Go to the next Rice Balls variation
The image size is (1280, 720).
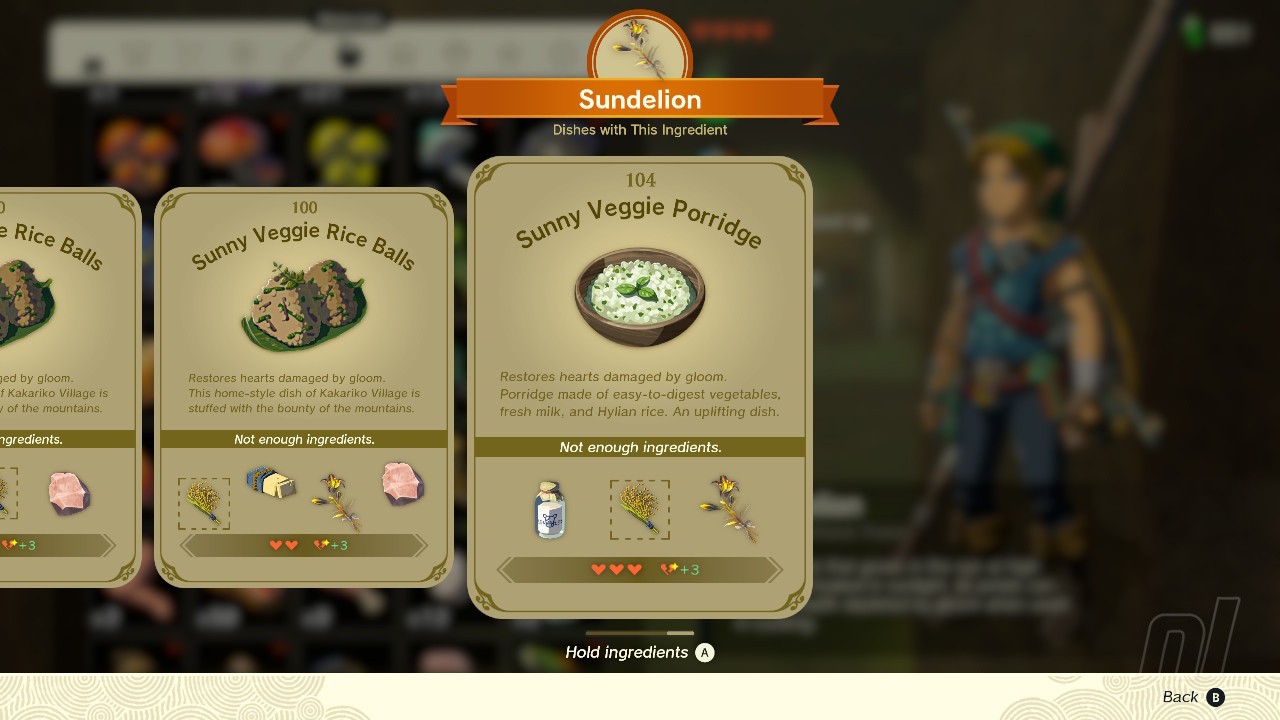(x=421, y=546)
